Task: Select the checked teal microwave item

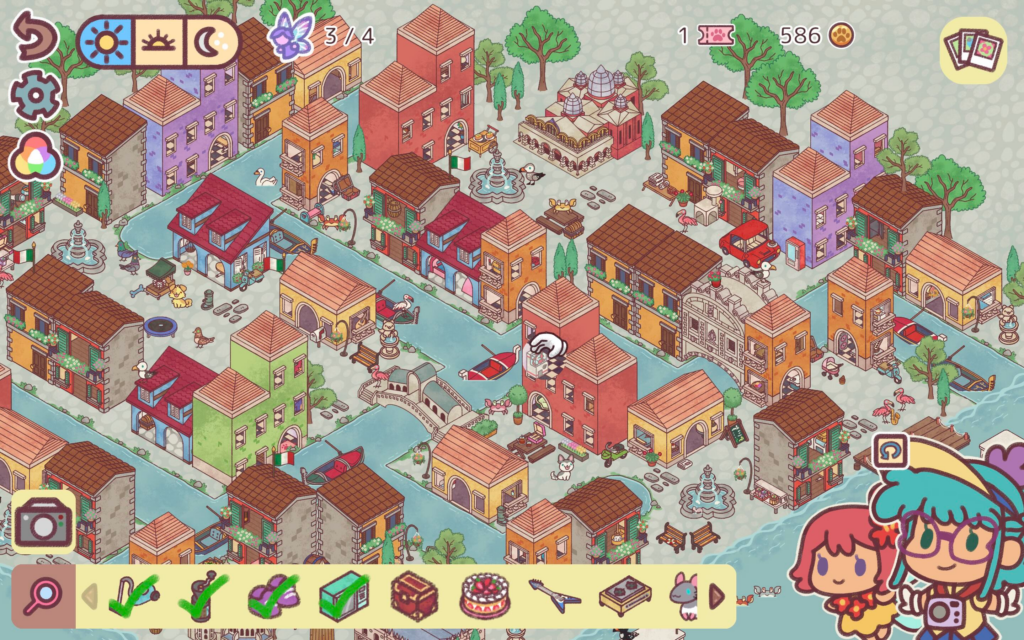Action: pyautogui.click(x=343, y=597)
